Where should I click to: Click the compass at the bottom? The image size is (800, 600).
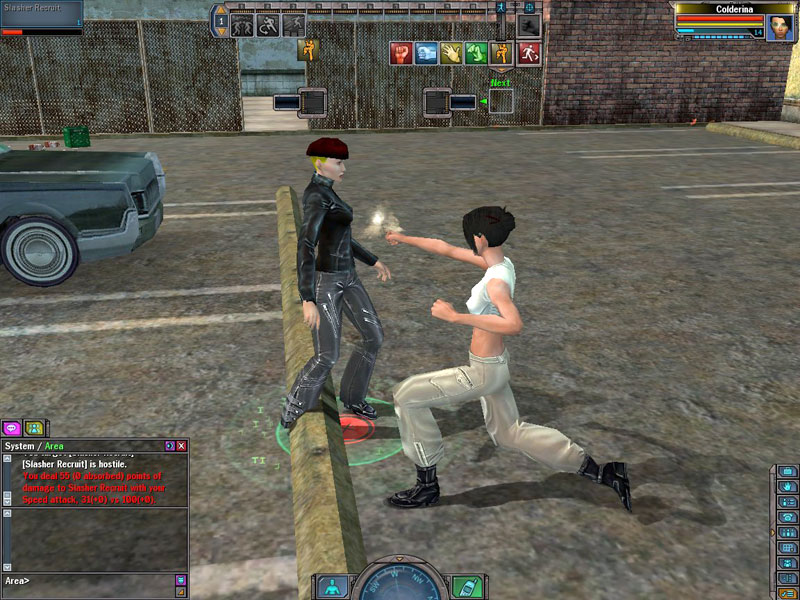(x=400, y=583)
